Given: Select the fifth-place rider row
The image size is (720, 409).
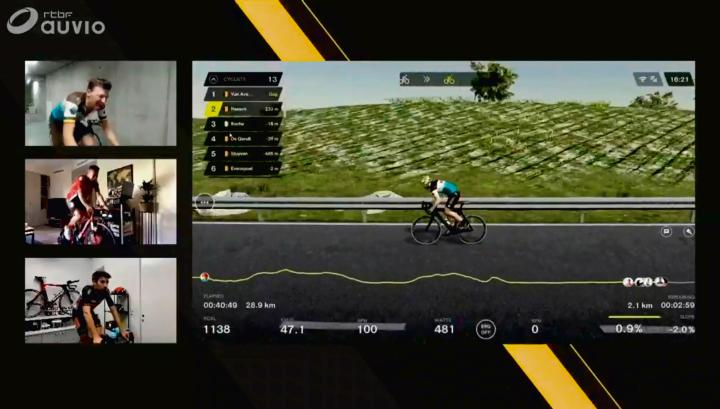Looking at the screenshot, I should (243, 154).
